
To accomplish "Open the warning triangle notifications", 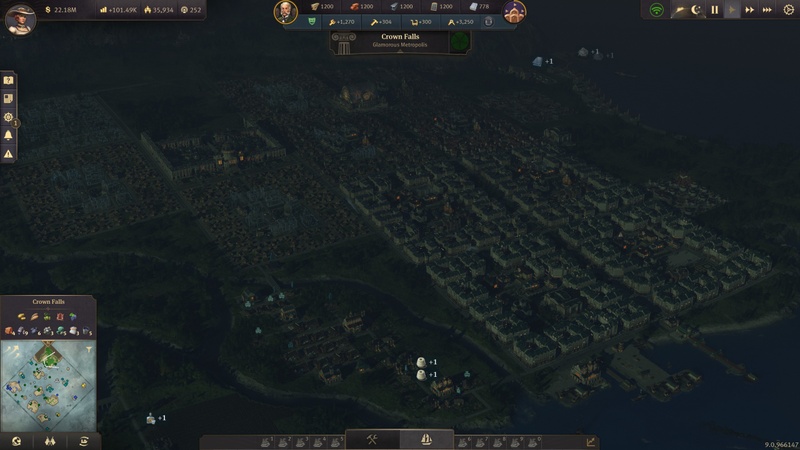I will [9, 153].
